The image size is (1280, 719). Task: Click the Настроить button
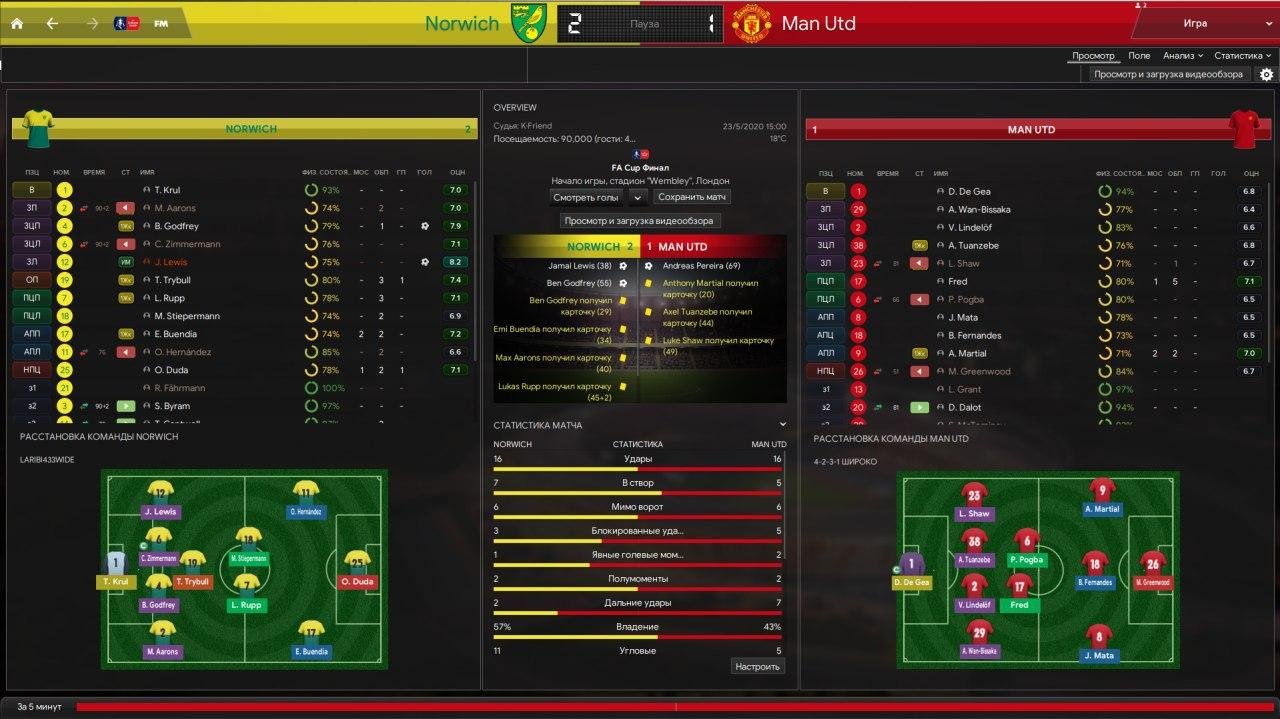click(757, 666)
